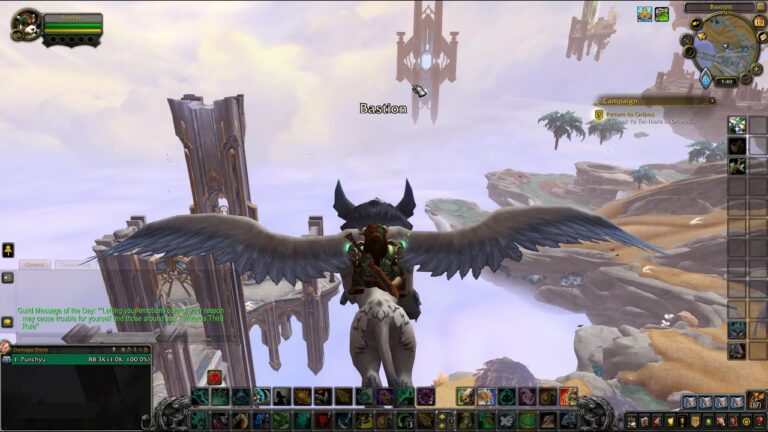Activate the purple swirl ability on top bar

click(425, 396)
